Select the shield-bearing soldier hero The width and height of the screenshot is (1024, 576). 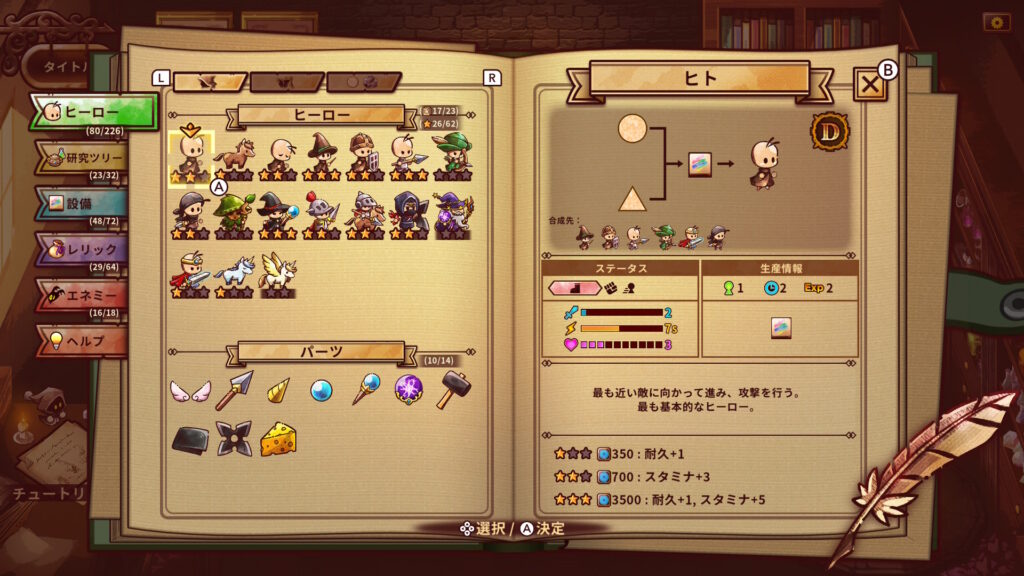[365, 155]
